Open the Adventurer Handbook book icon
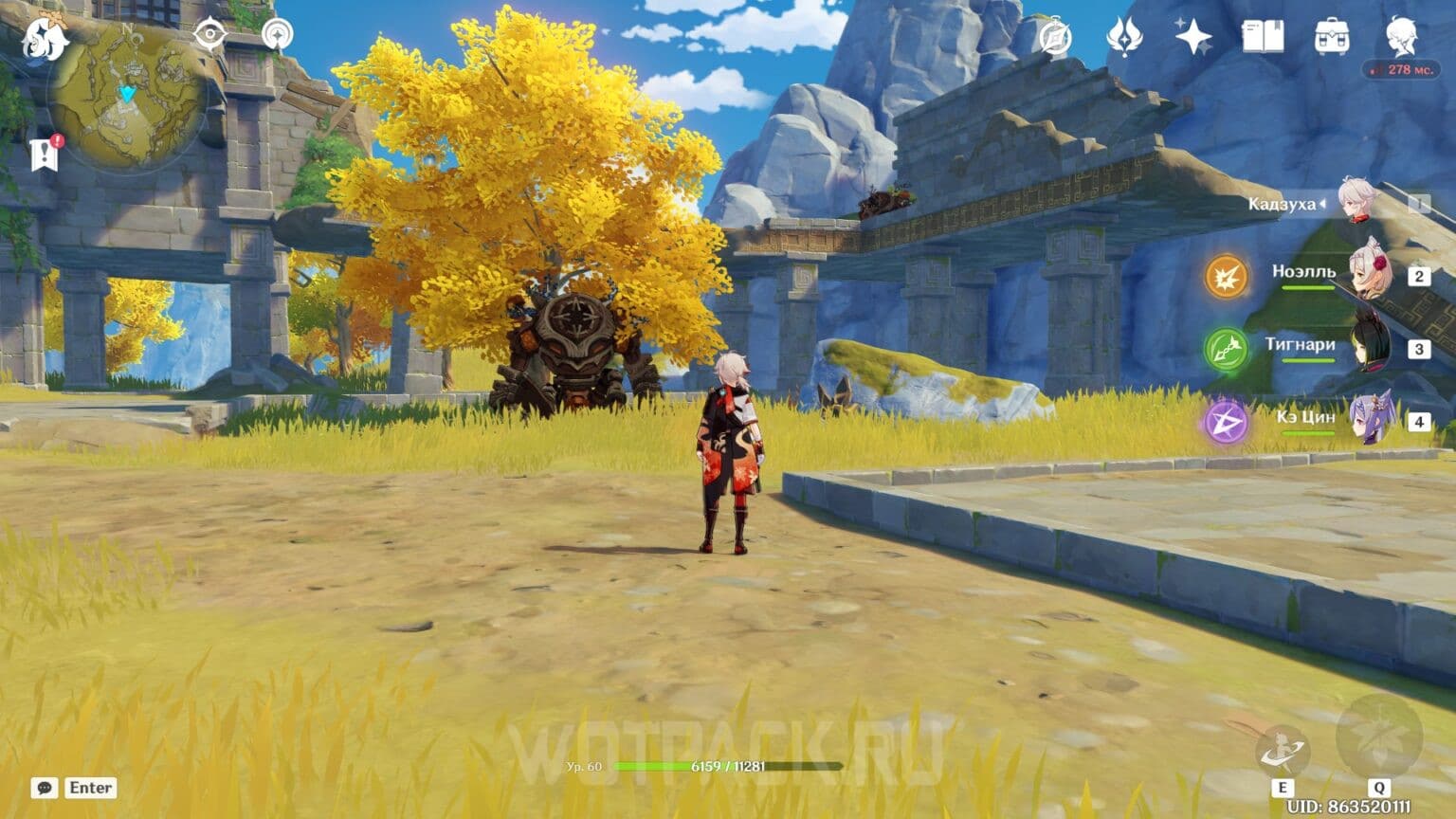Image resolution: width=1456 pixels, height=819 pixels. click(x=1263, y=36)
